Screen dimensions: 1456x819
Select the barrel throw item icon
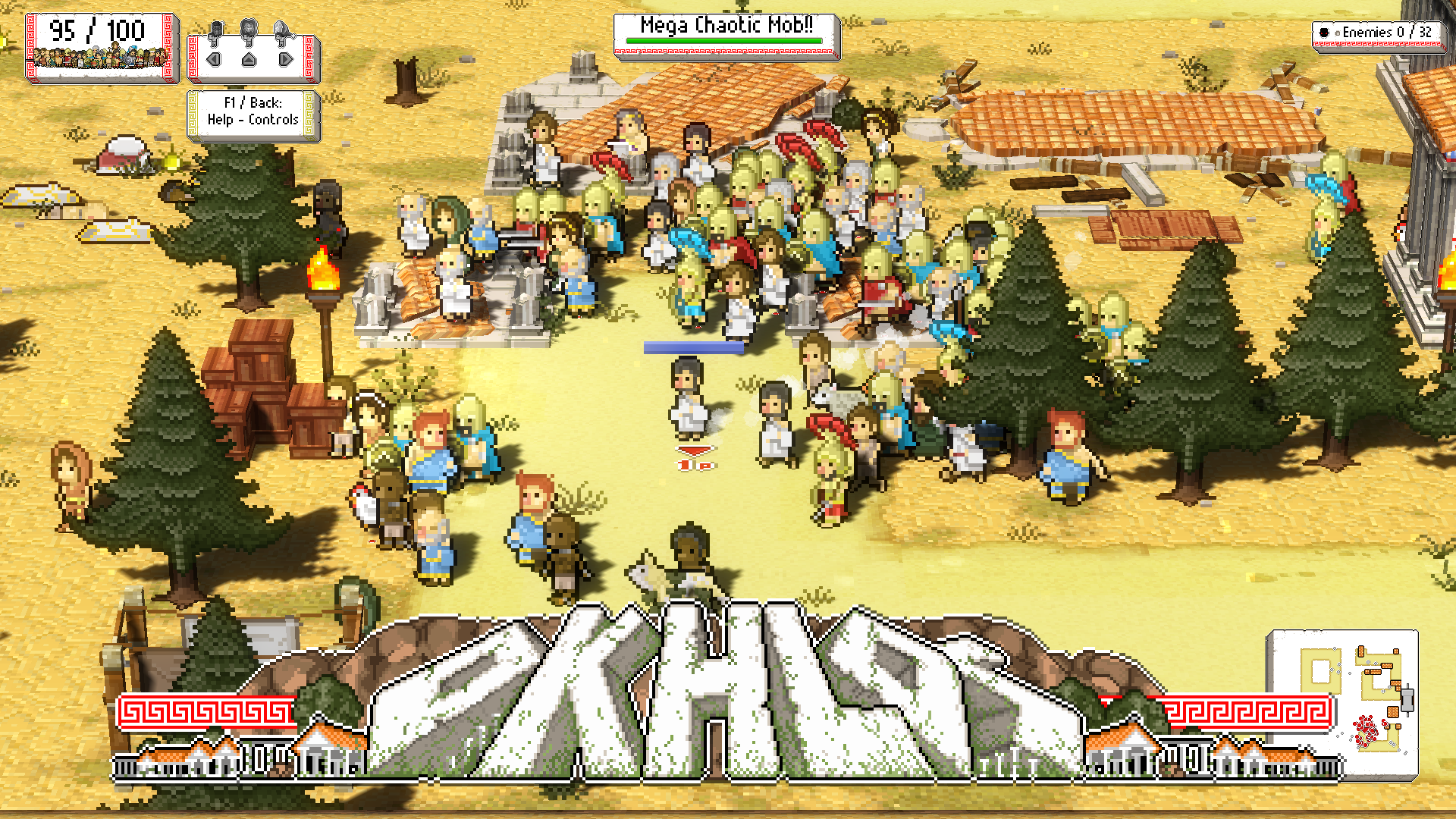[216, 31]
